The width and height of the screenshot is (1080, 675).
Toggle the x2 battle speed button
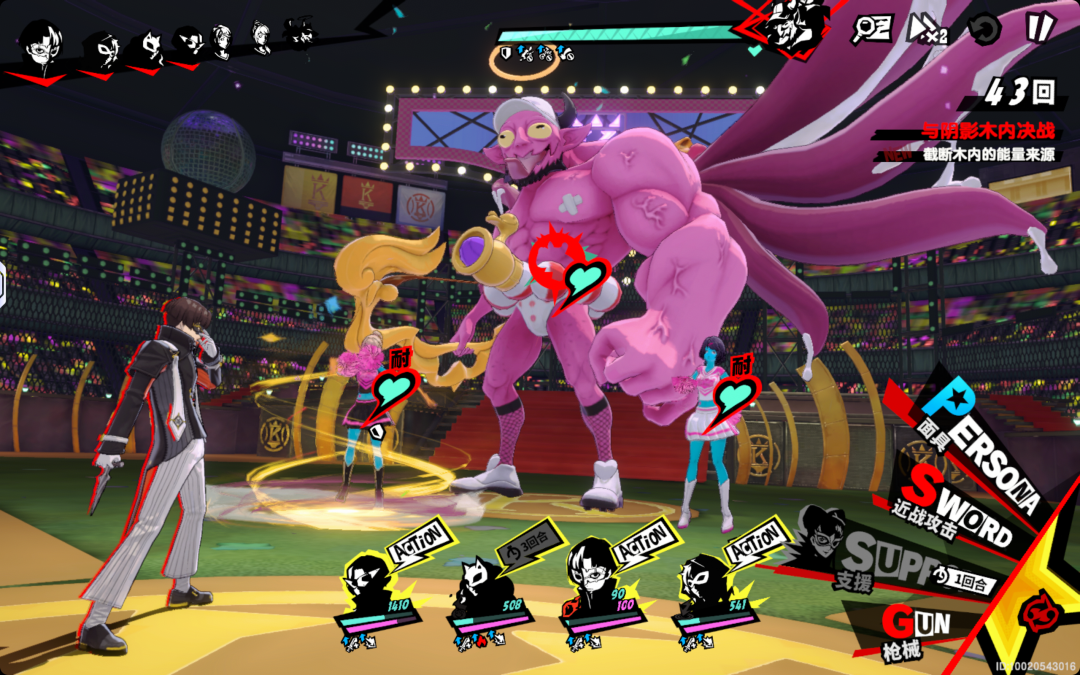point(926,28)
